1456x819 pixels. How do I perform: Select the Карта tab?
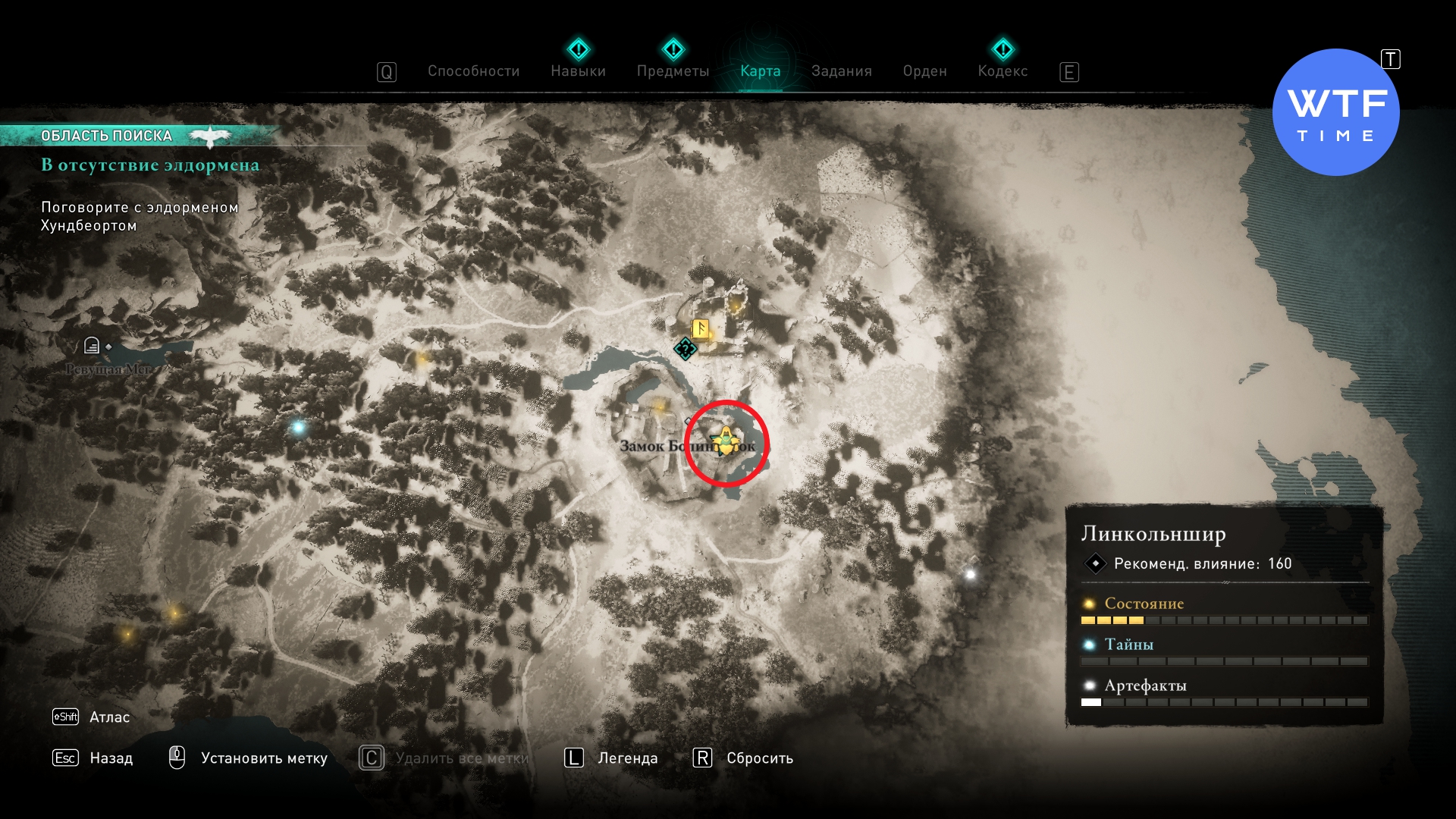pyautogui.click(x=760, y=71)
